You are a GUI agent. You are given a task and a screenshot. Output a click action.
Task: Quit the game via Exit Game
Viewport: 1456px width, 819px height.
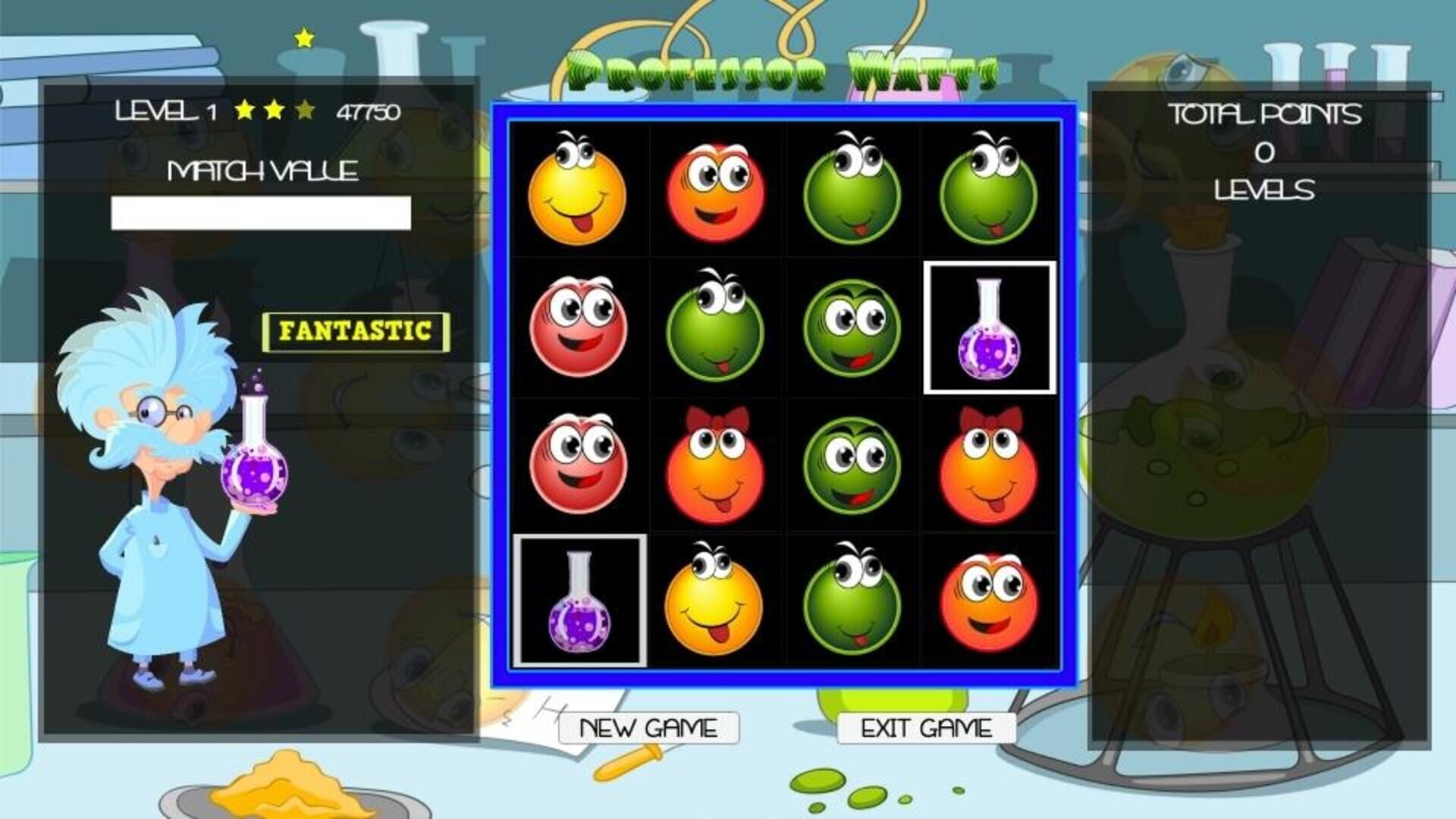pyautogui.click(x=927, y=726)
